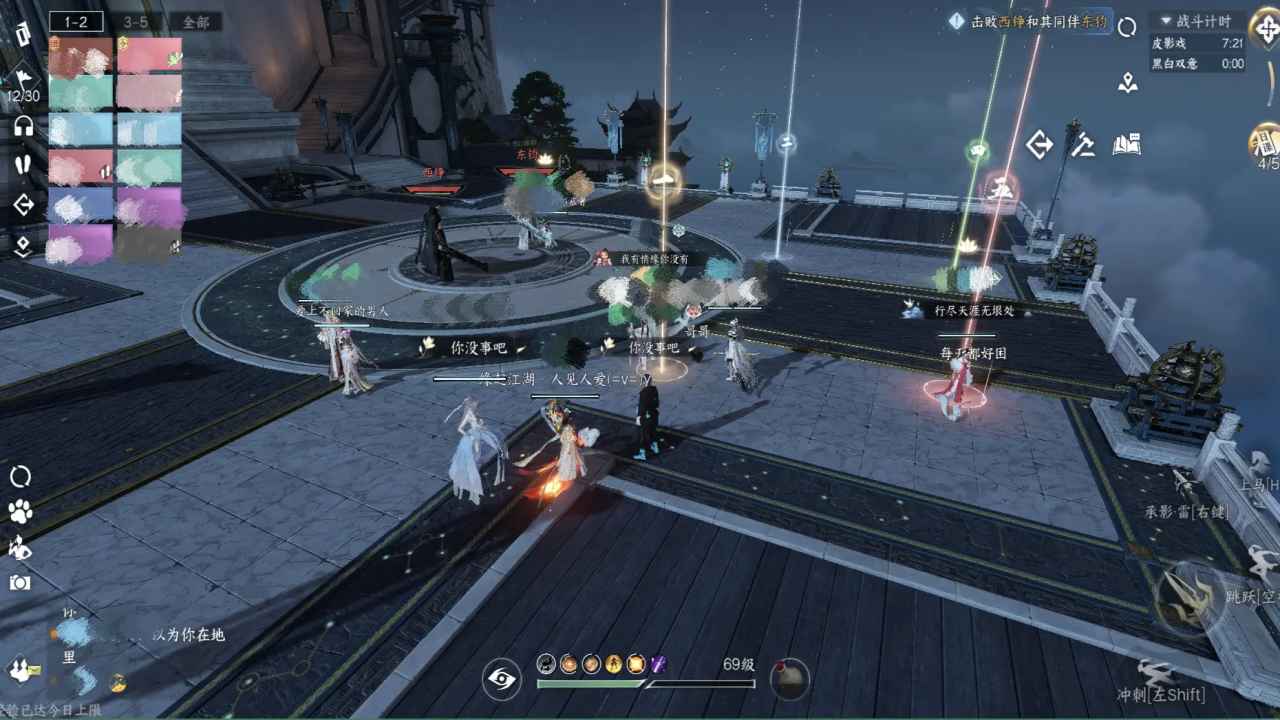Click the friends chat icon with envelope
This screenshot has width=1280, height=720.
tap(22, 670)
